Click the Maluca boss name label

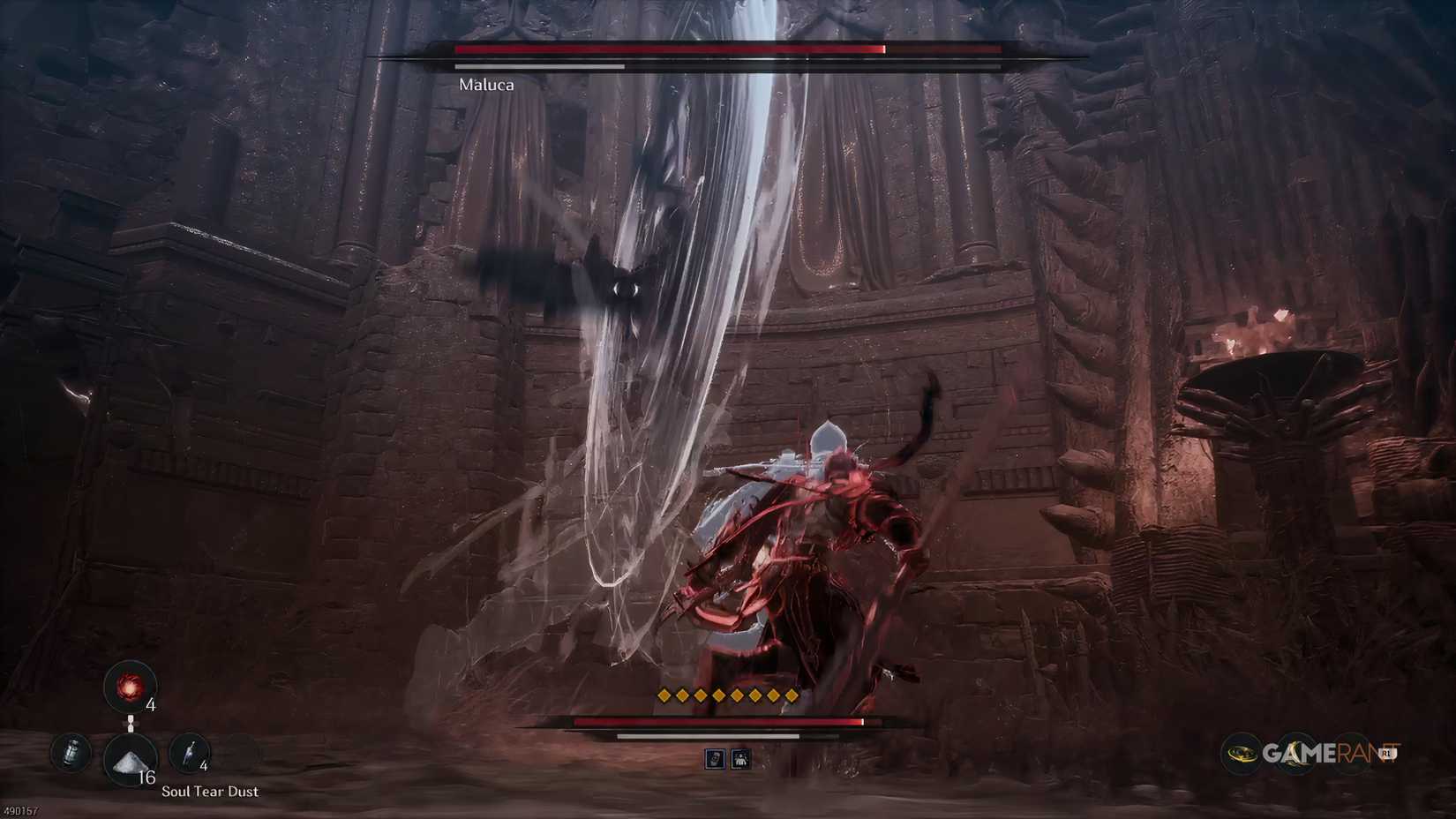(x=486, y=86)
